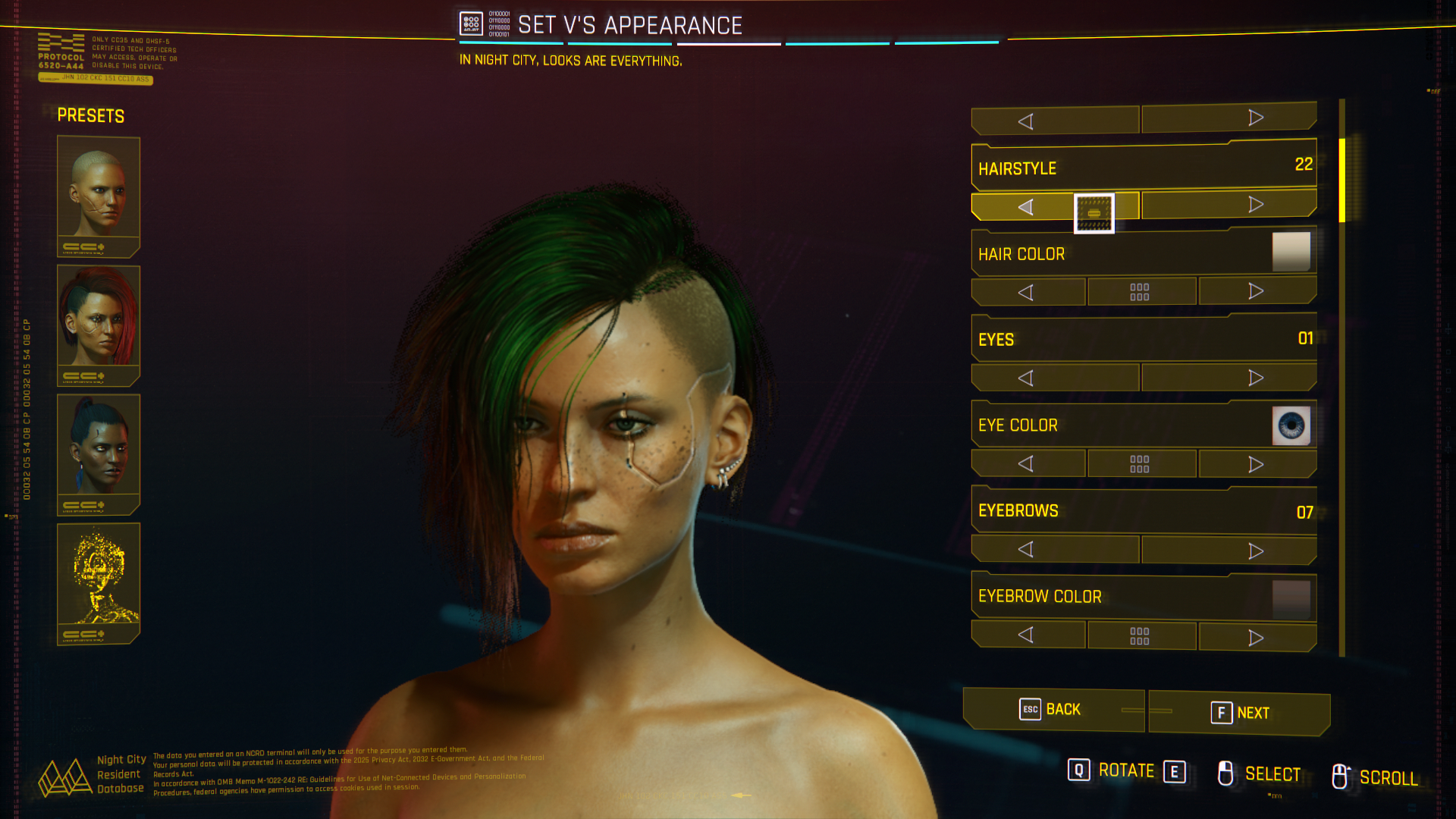Change to next eyebrows style
Screen dimensions: 1456x819
point(1255,551)
